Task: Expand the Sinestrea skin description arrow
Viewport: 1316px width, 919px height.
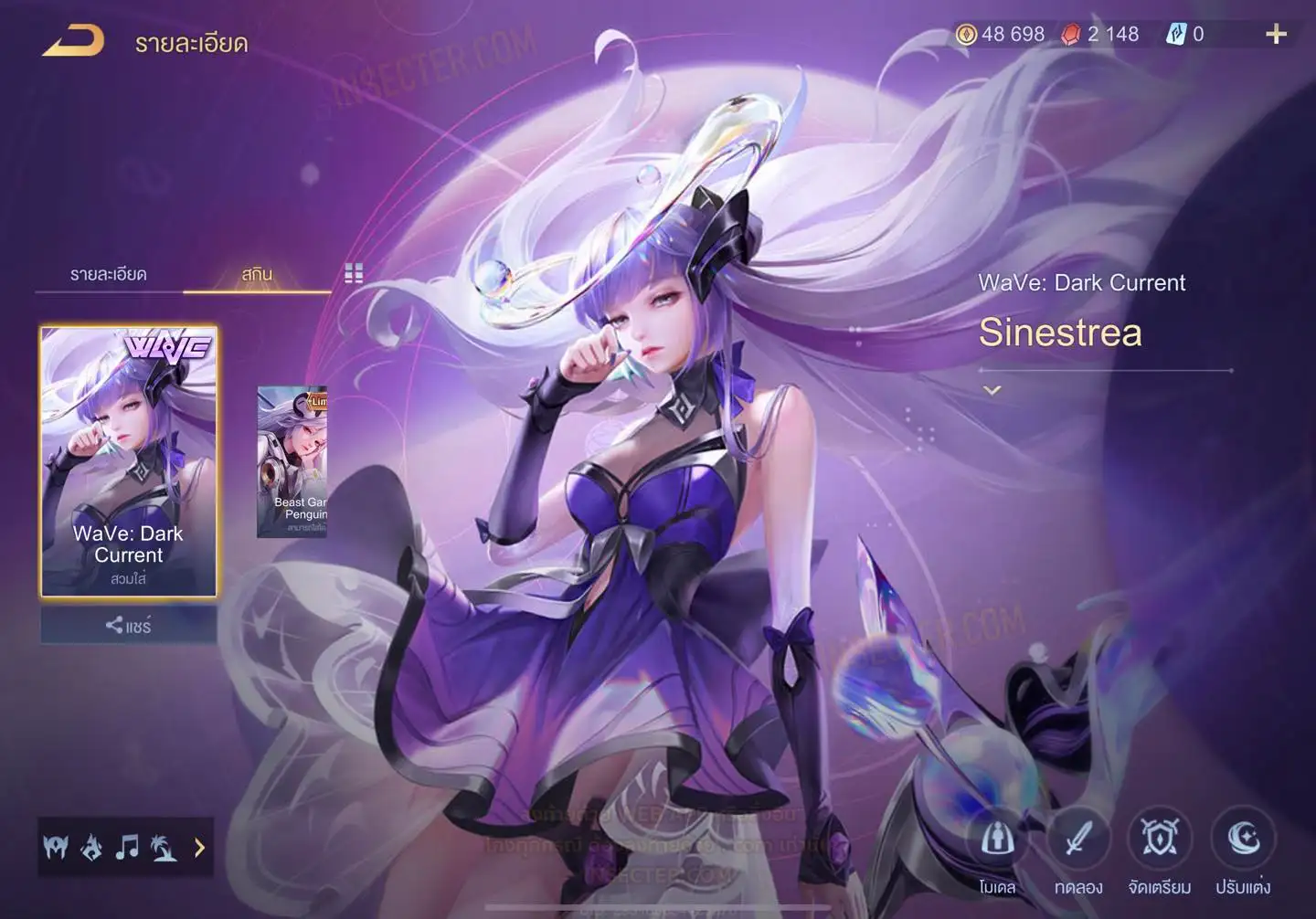Action: pyautogui.click(x=992, y=390)
